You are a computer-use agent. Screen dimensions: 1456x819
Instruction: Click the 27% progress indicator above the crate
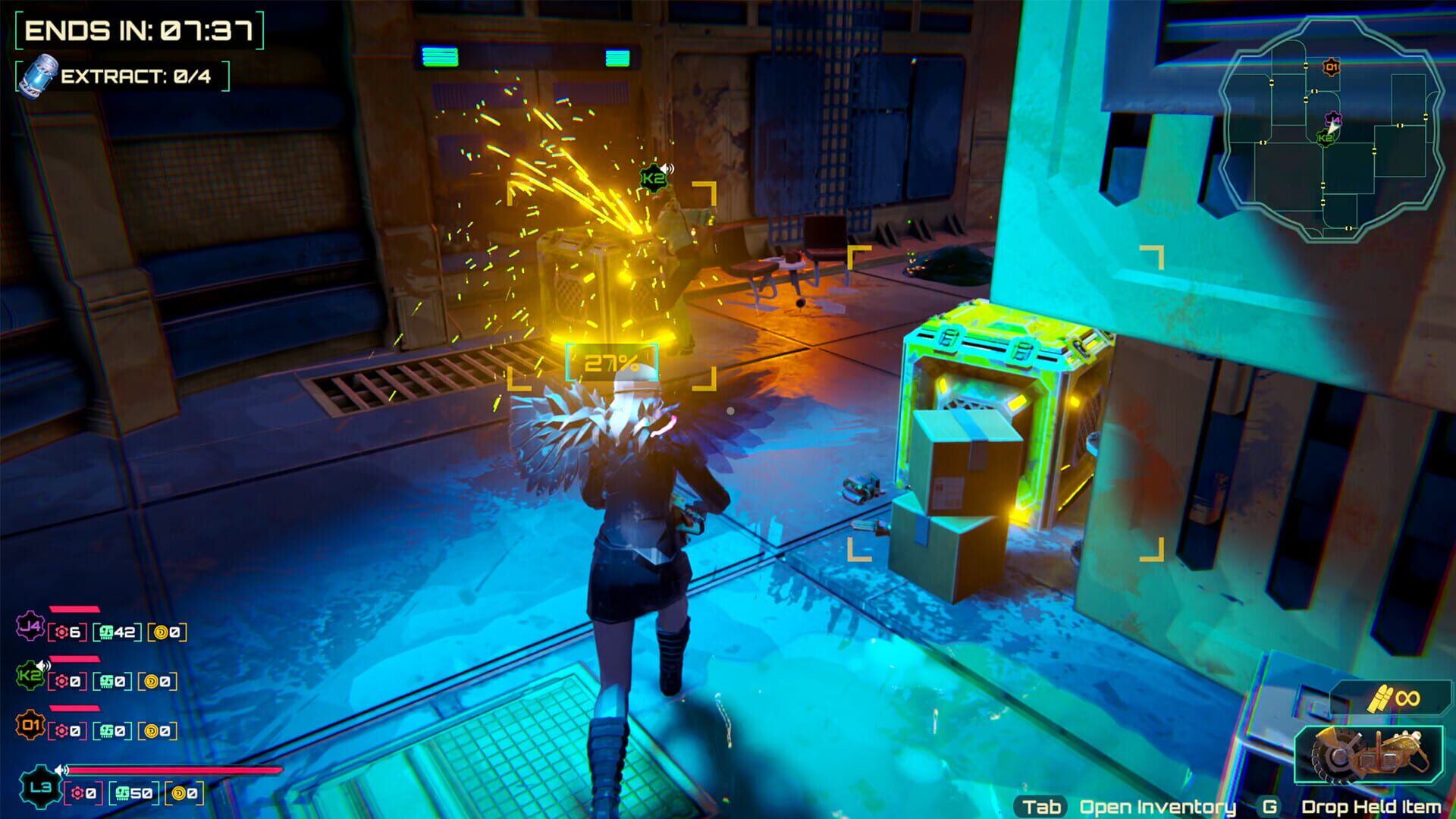610,364
